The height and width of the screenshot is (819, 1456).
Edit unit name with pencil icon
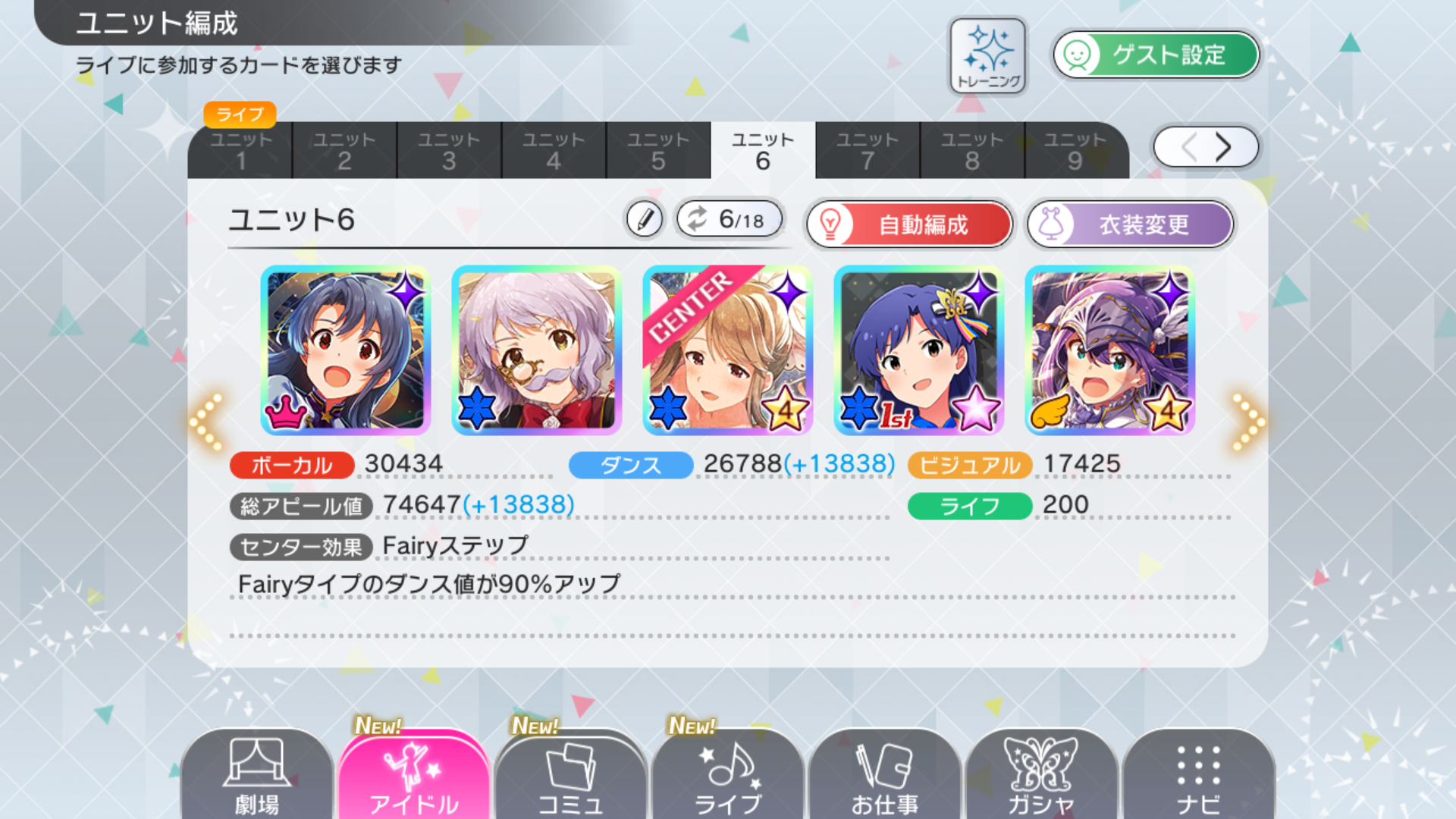(645, 220)
